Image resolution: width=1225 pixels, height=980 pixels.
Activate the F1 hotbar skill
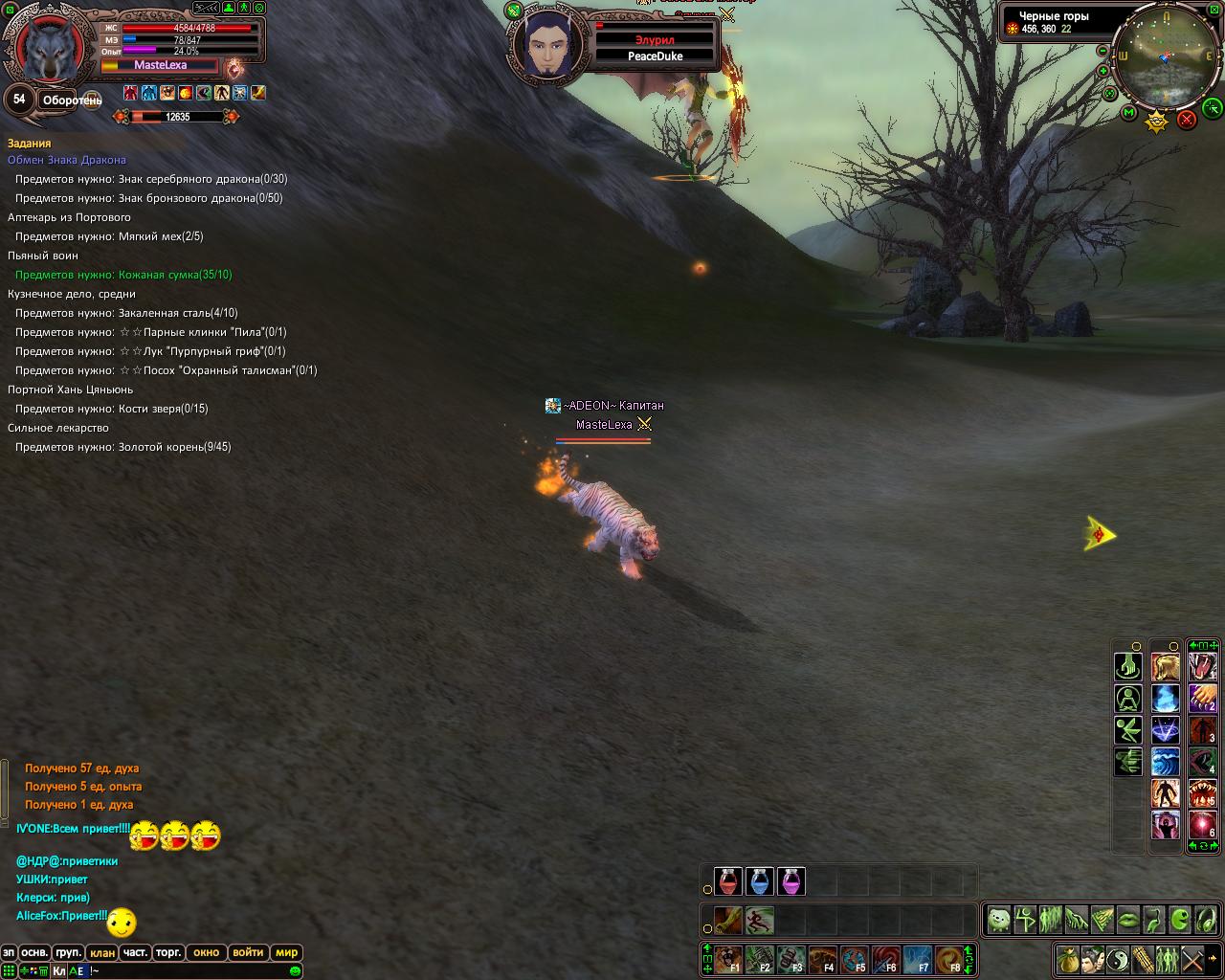click(x=728, y=958)
